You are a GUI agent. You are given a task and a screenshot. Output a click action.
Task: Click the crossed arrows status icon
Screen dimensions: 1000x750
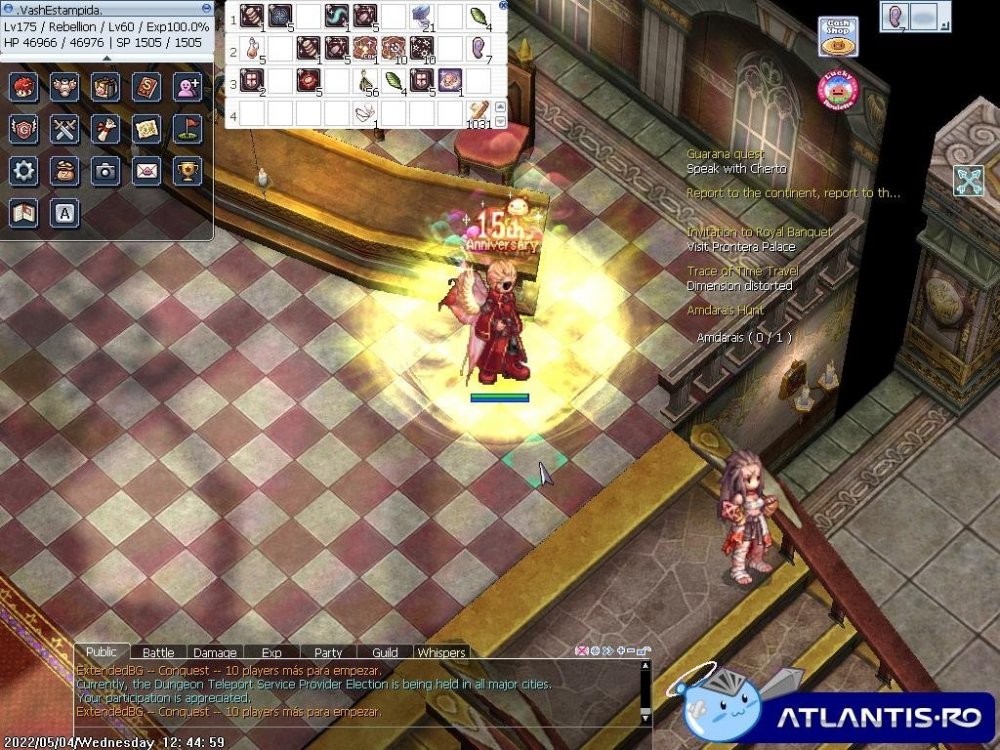coord(968,180)
